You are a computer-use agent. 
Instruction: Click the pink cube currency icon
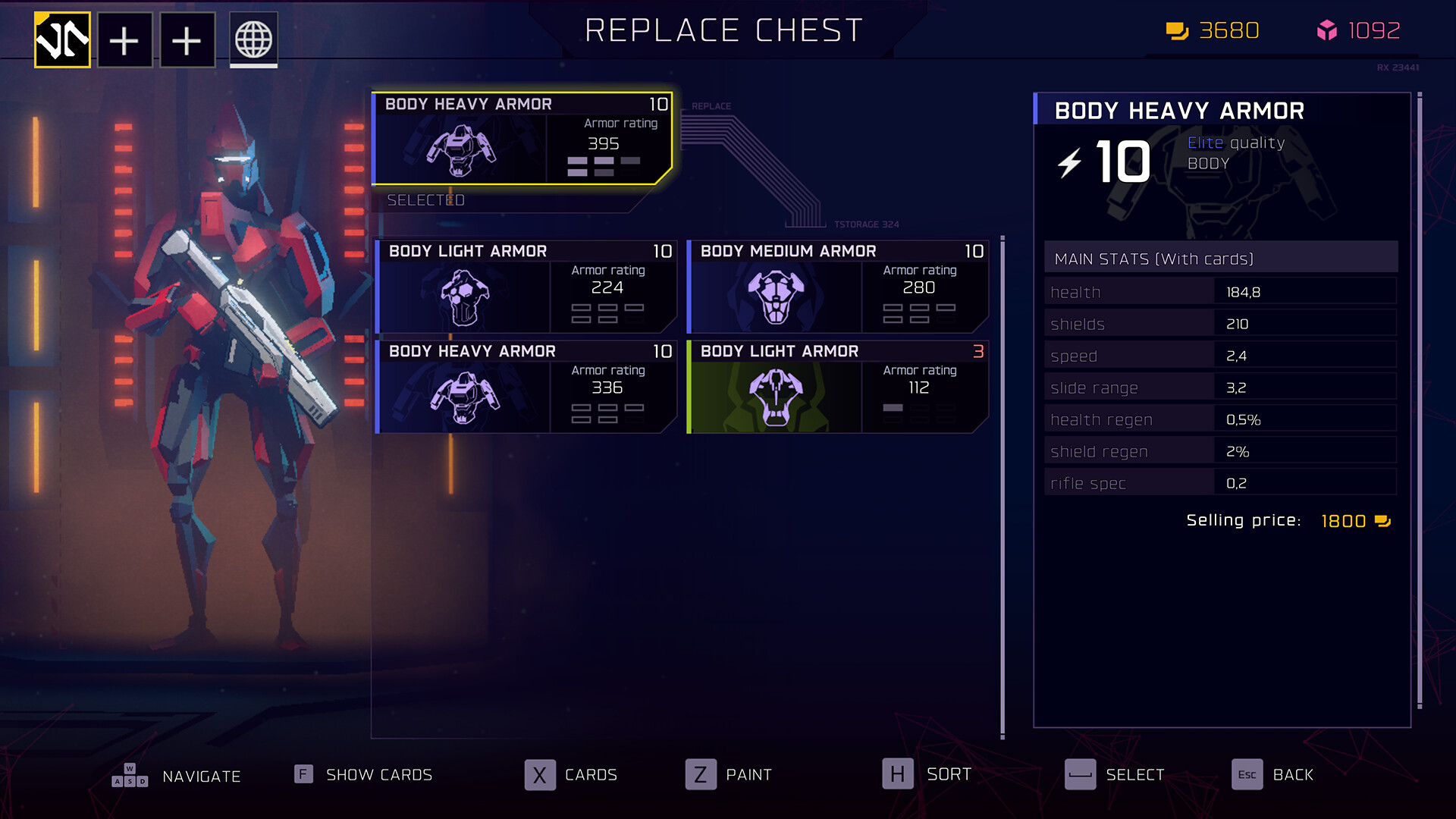(1328, 32)
